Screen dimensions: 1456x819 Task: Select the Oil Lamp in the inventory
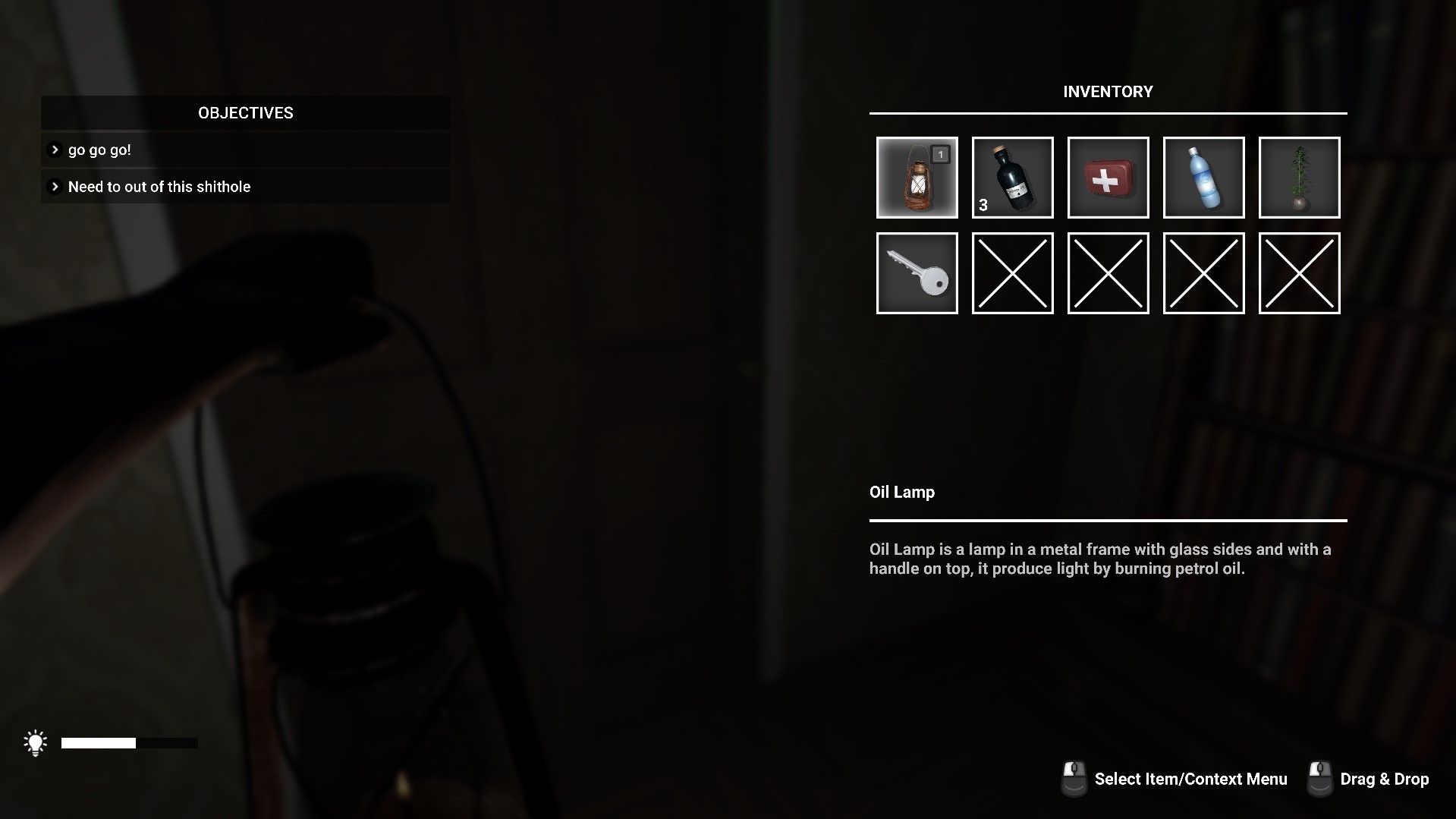pos(917,178)
